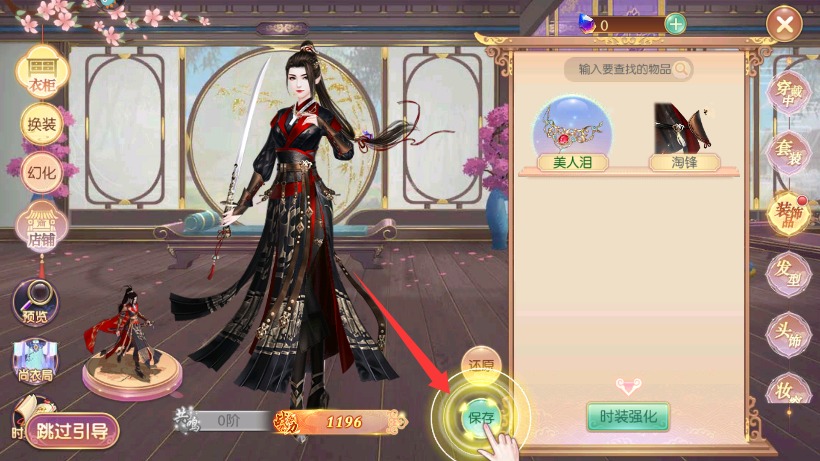Add currency with the green plus button

click(676, 25)
